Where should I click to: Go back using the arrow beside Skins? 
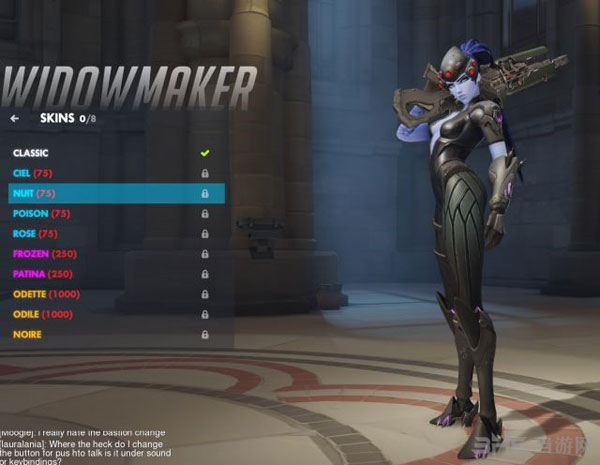(15, 118)
